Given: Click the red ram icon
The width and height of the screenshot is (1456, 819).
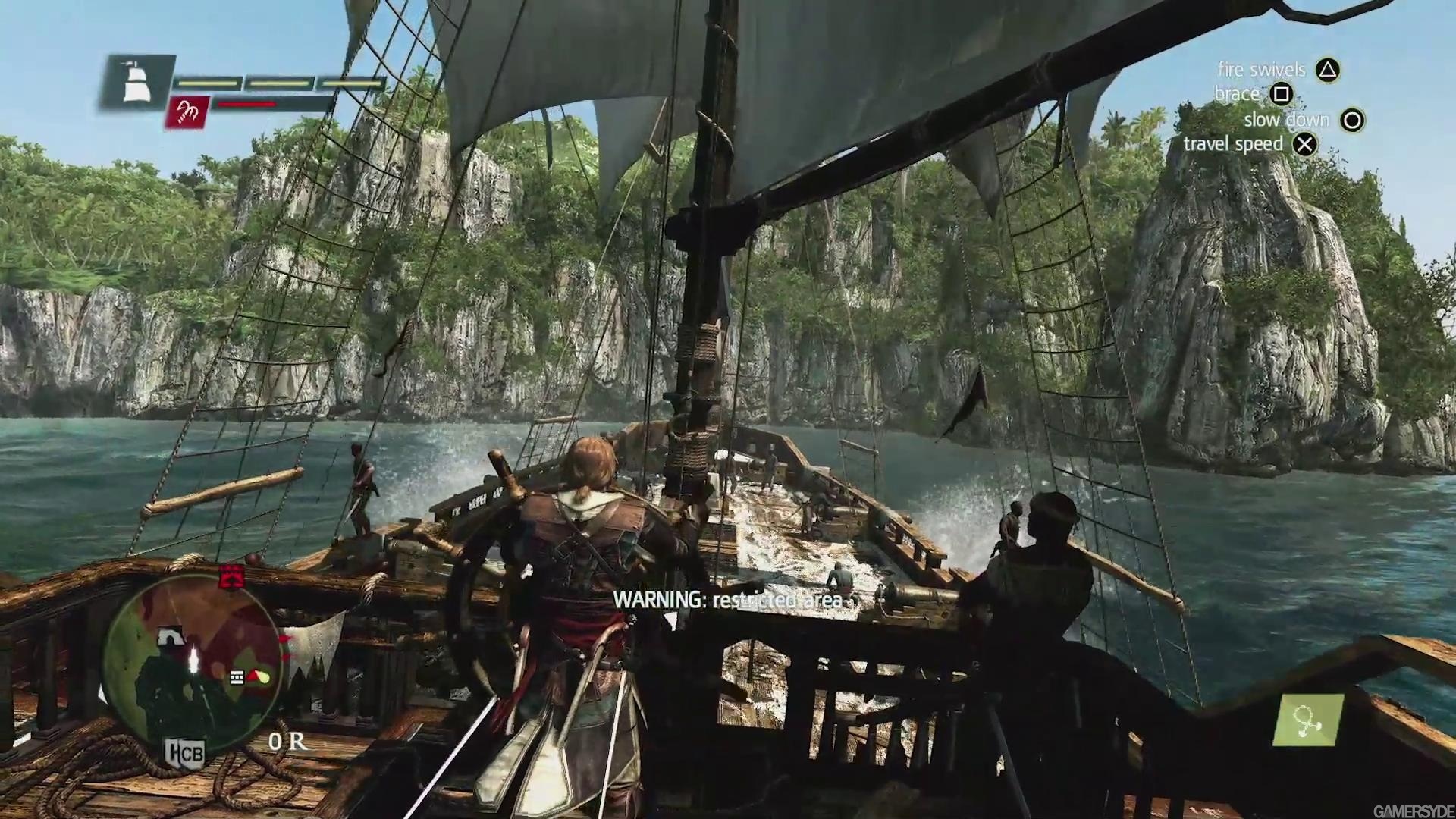Looking at the screenshot, I should (187, 112).
